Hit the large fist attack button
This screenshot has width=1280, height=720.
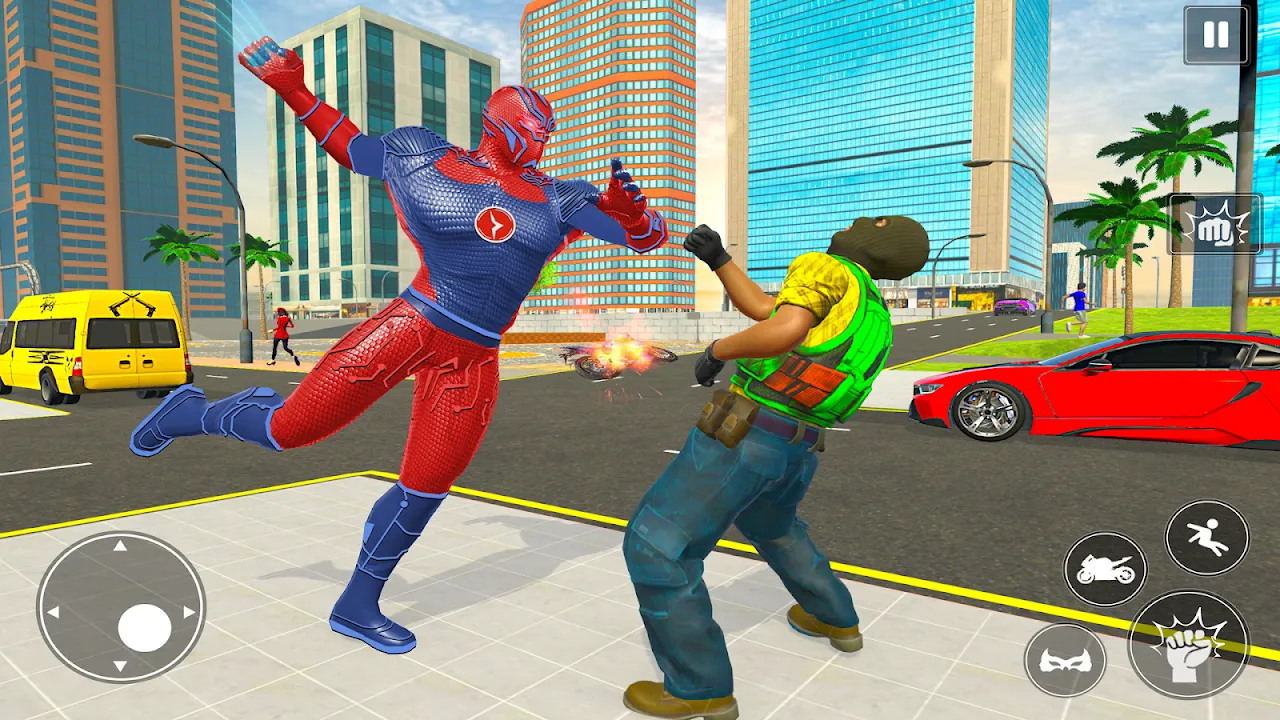[1188, 644]
